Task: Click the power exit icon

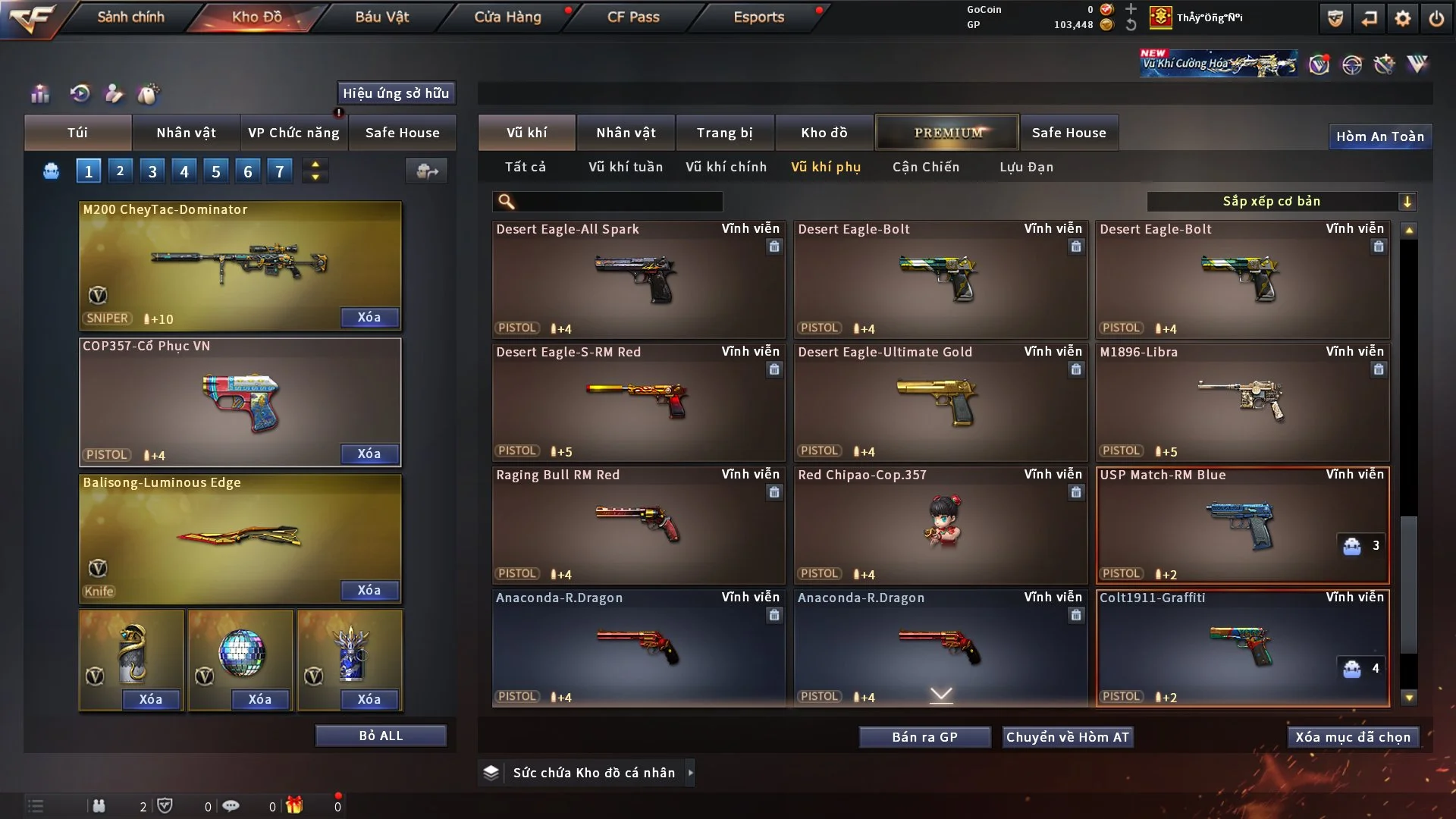Action: [1436, 18]
